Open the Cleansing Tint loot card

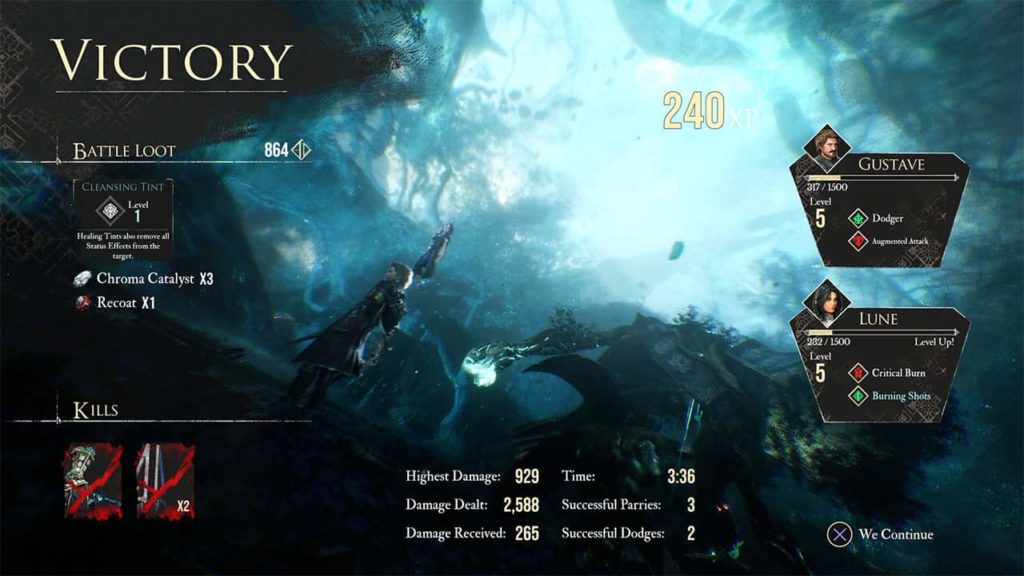click(x=124, y=222)
